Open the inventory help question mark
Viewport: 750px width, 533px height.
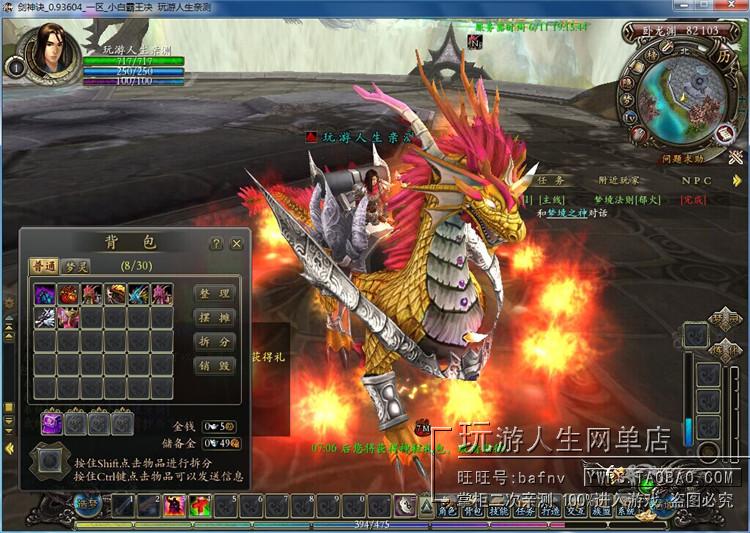[x=215, y=243]
